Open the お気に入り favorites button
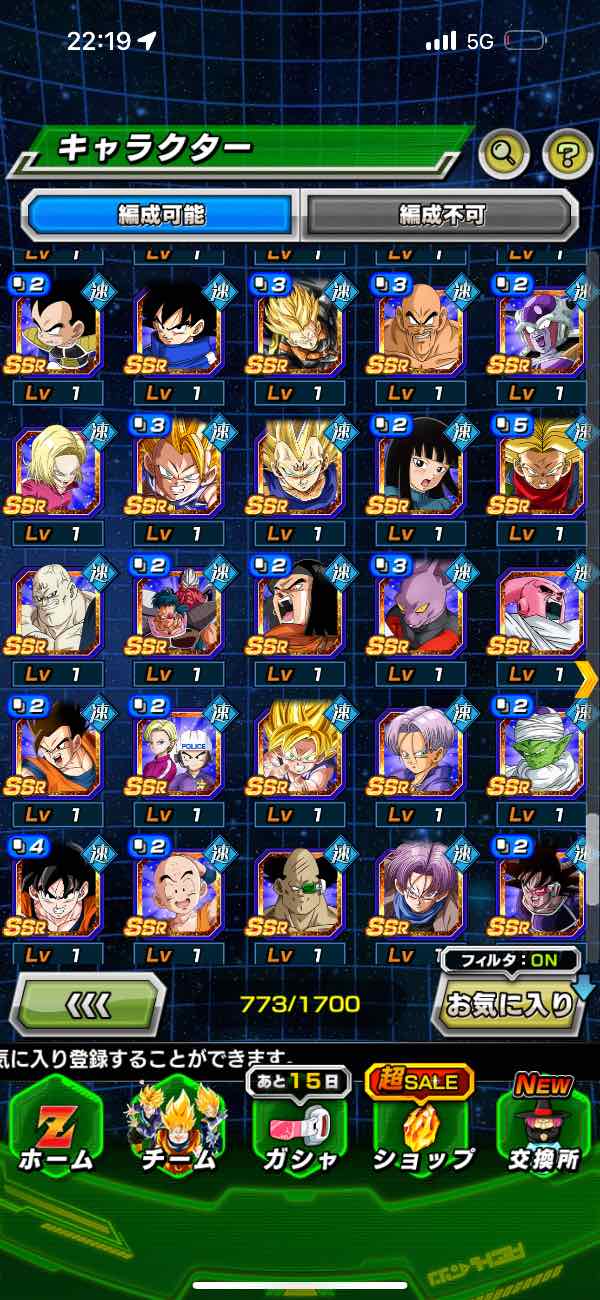Screen dimensions: 600x1300 pyautogui.click(x=510, y=1003)
